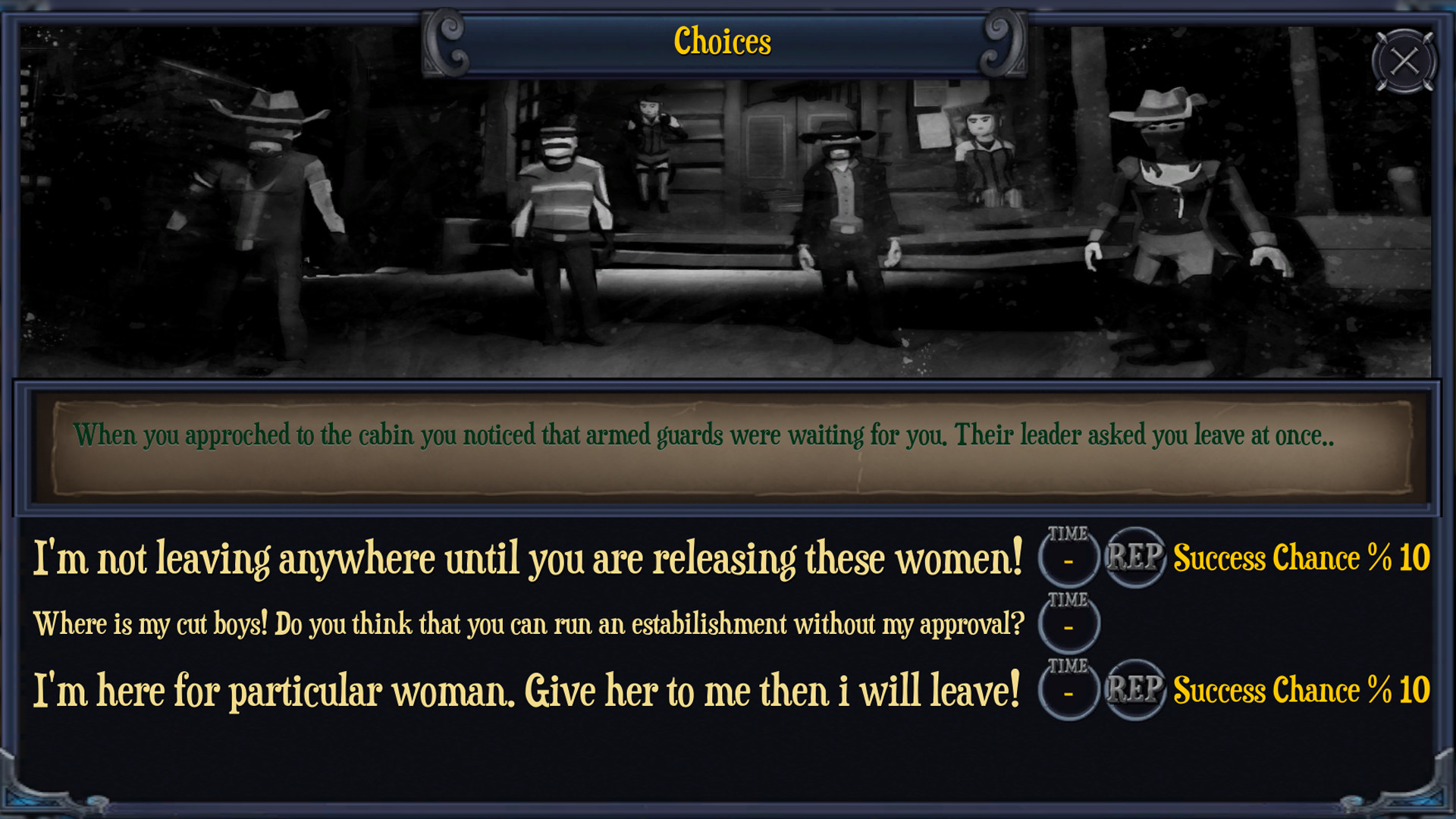Screen dimensions: 1456x819
Task: Click Success Chance % 10 on the last choice
Action: click(x=1298, y=690)
